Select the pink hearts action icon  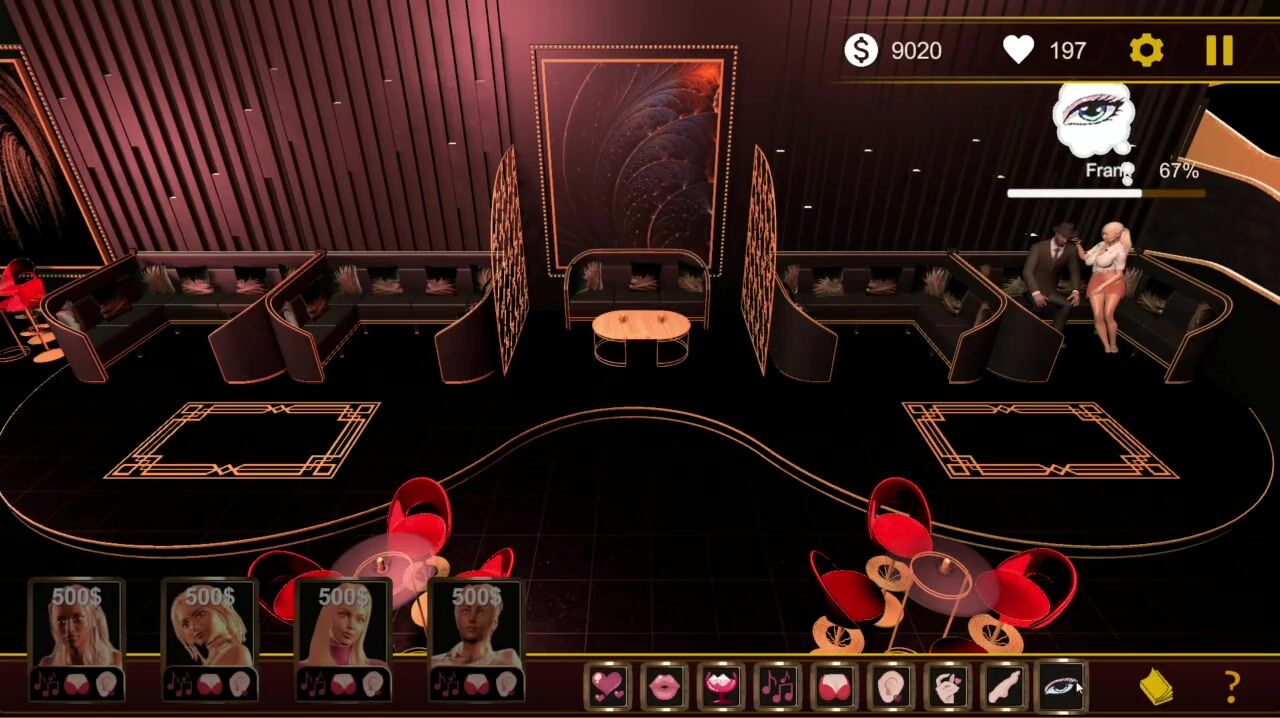click(x=607, y=686)
